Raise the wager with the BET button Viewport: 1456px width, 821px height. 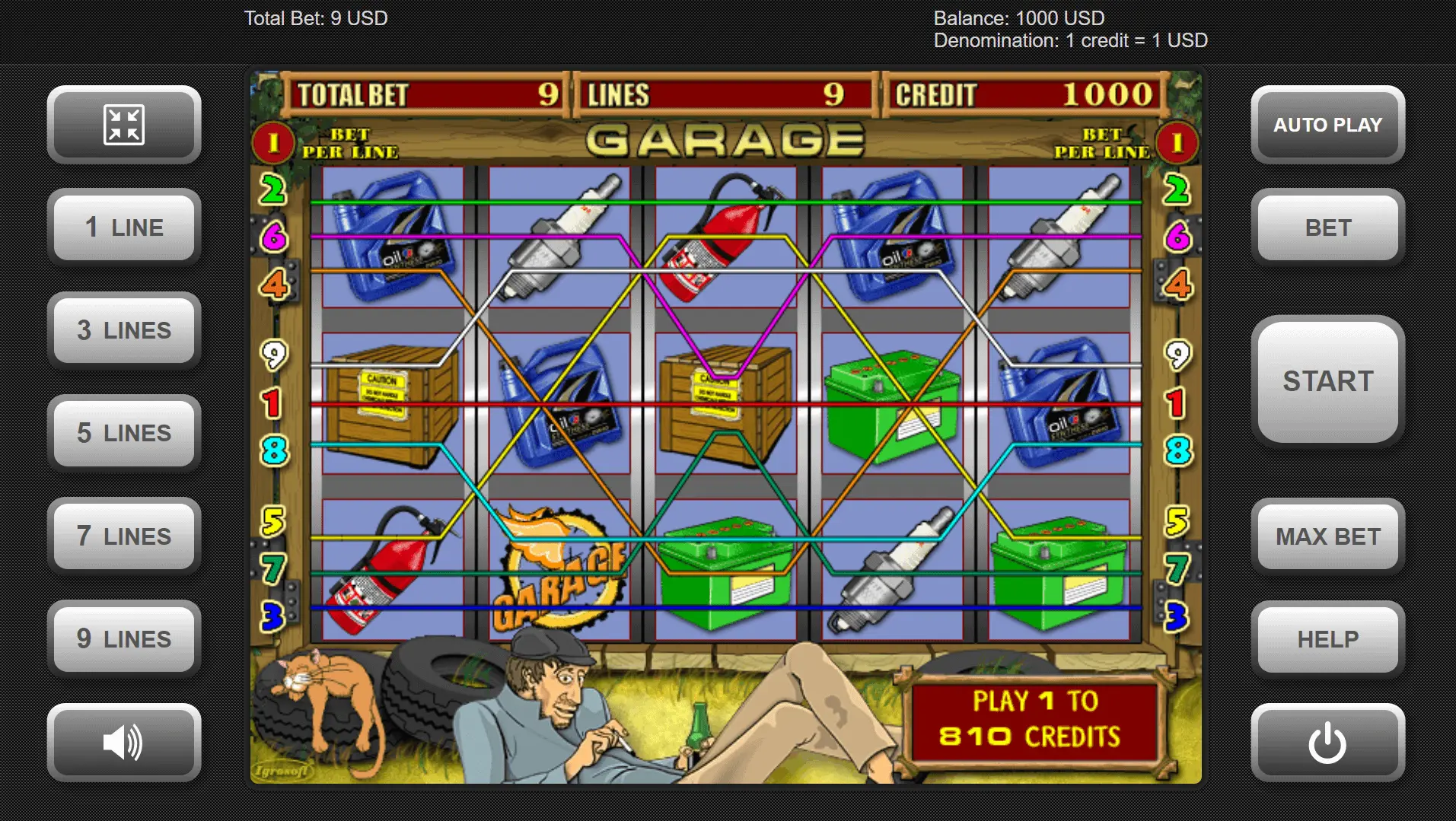1327,228
